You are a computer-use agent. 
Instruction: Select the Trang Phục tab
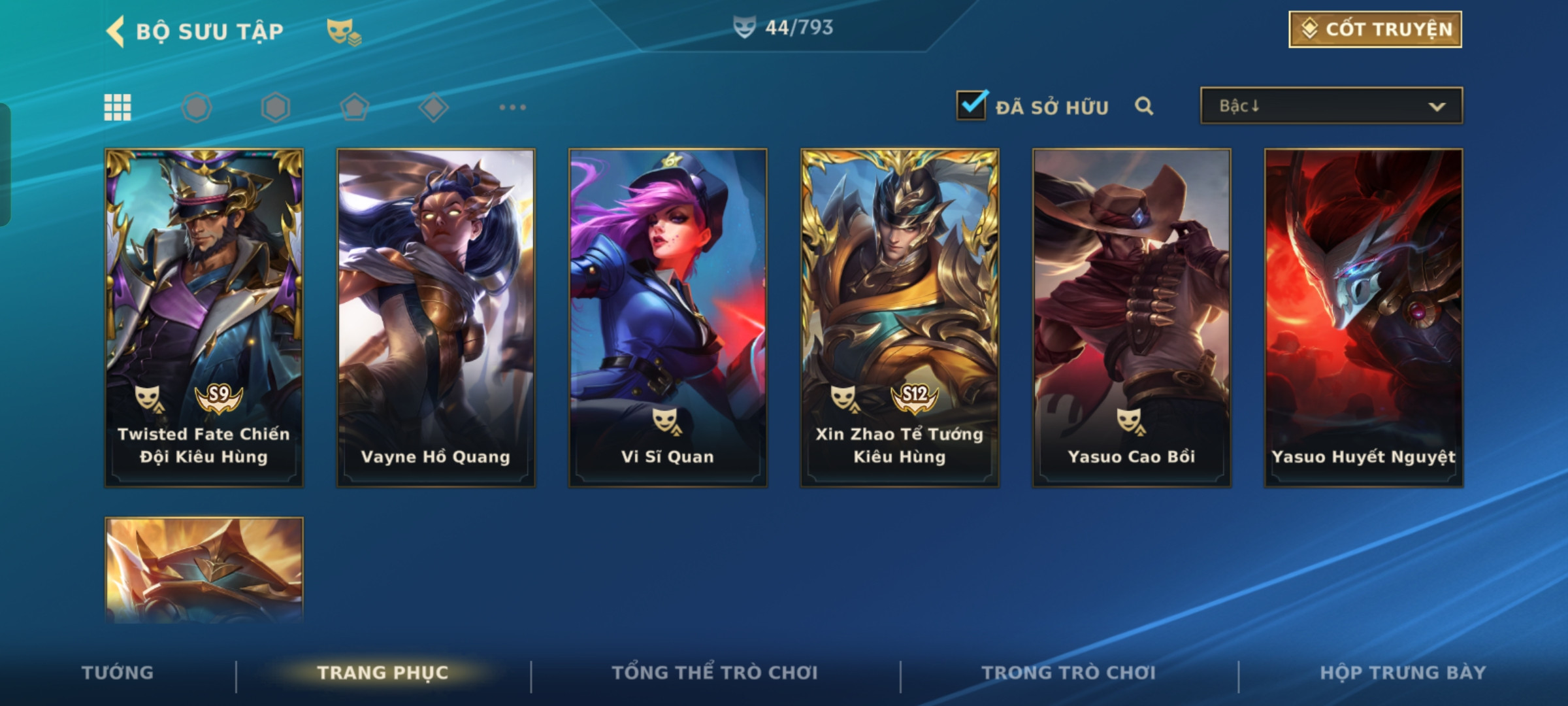point(383,673)
